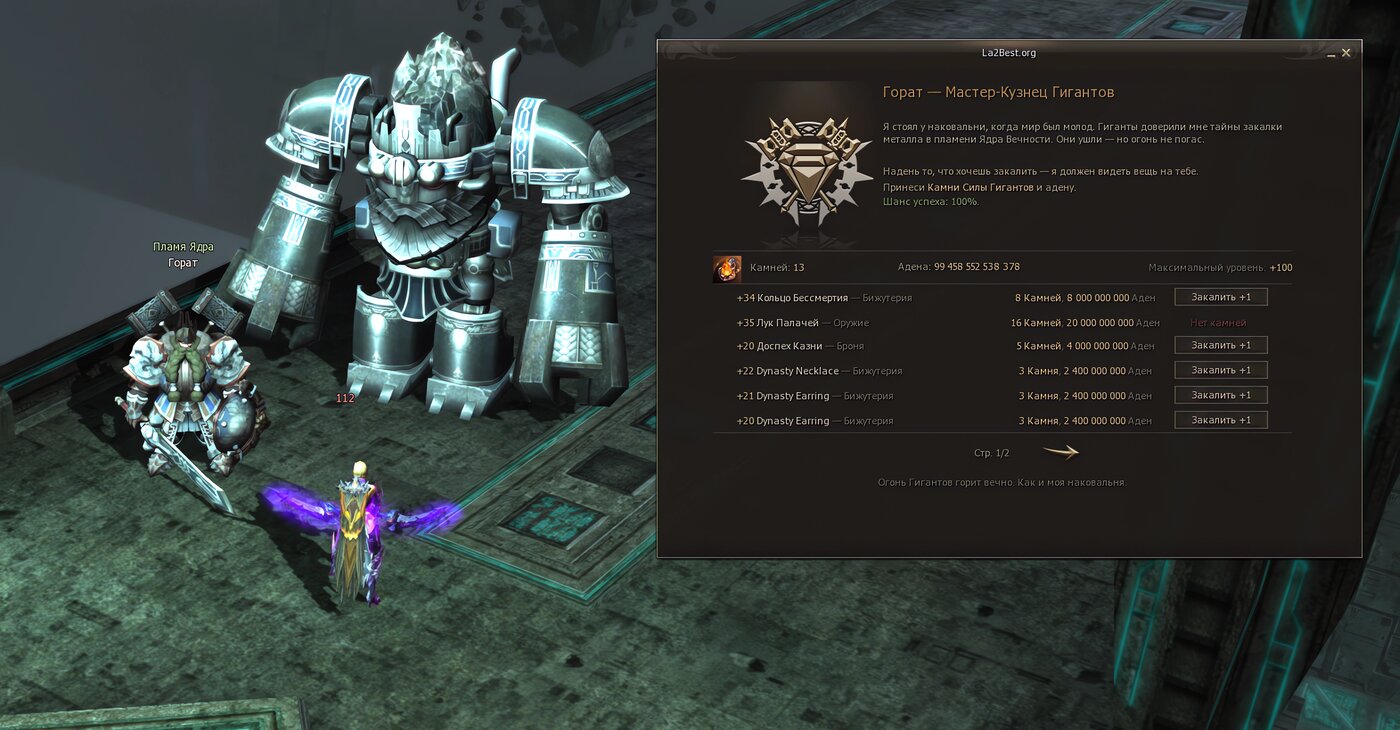1400x730 pixels.
Task: Temper the +34 Кольцо Бессмертия ring
Action: pos(1220,297)
